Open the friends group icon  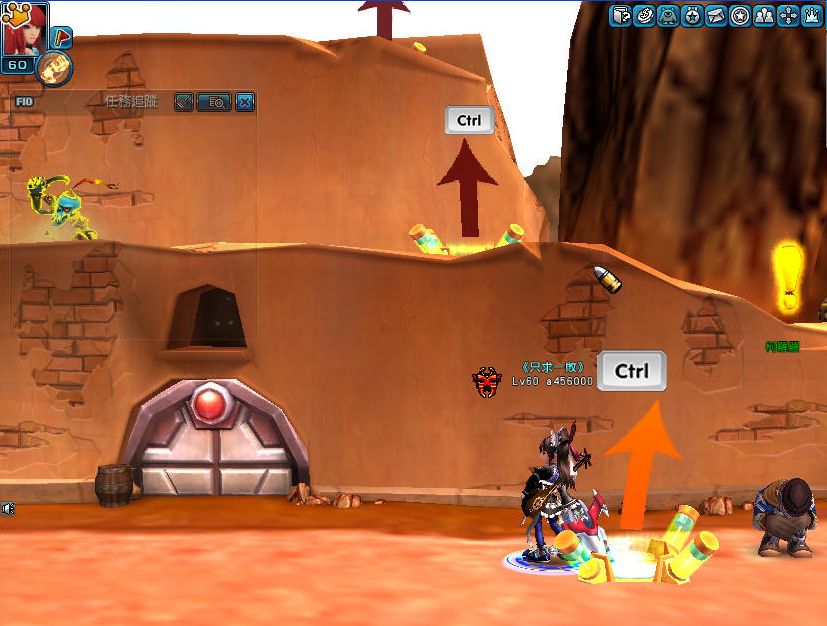pyautogui.click(x=764, y=15)
